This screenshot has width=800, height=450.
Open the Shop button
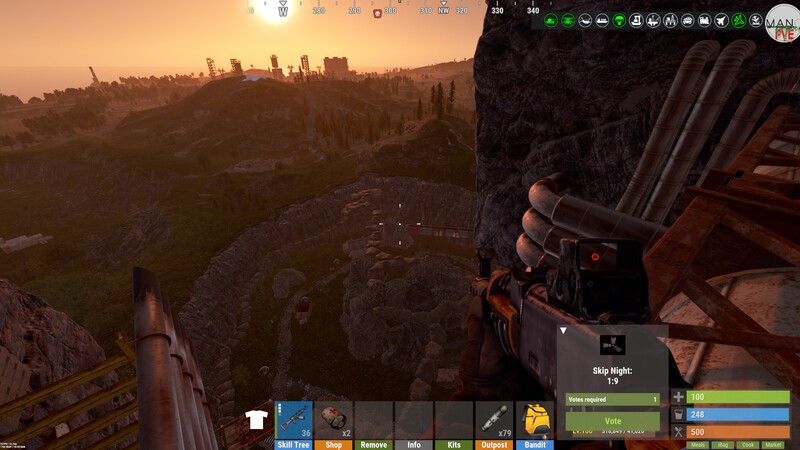point(334,444)
